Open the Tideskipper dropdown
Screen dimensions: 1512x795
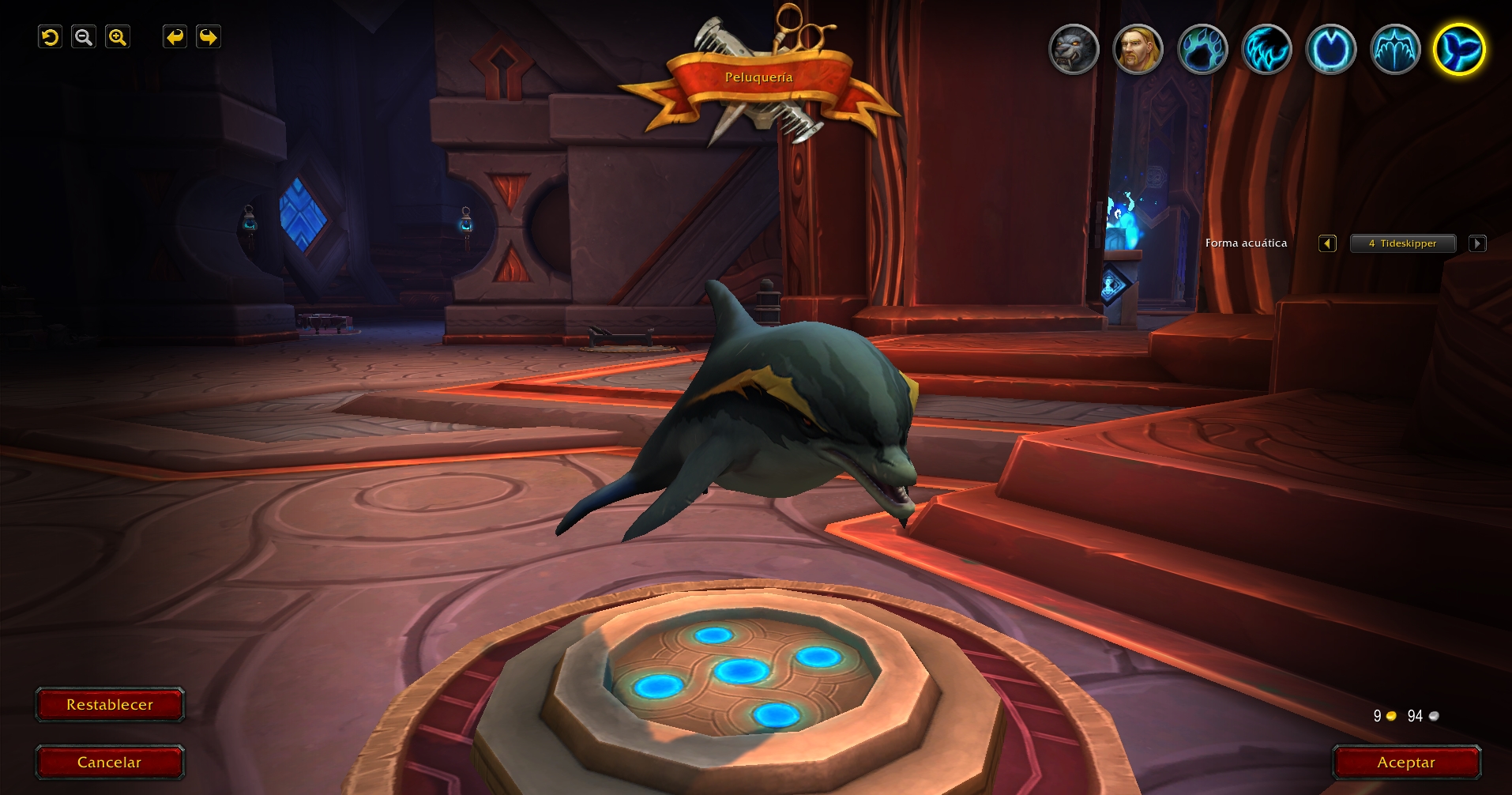pyautogui.click(x=1403, y=243)
